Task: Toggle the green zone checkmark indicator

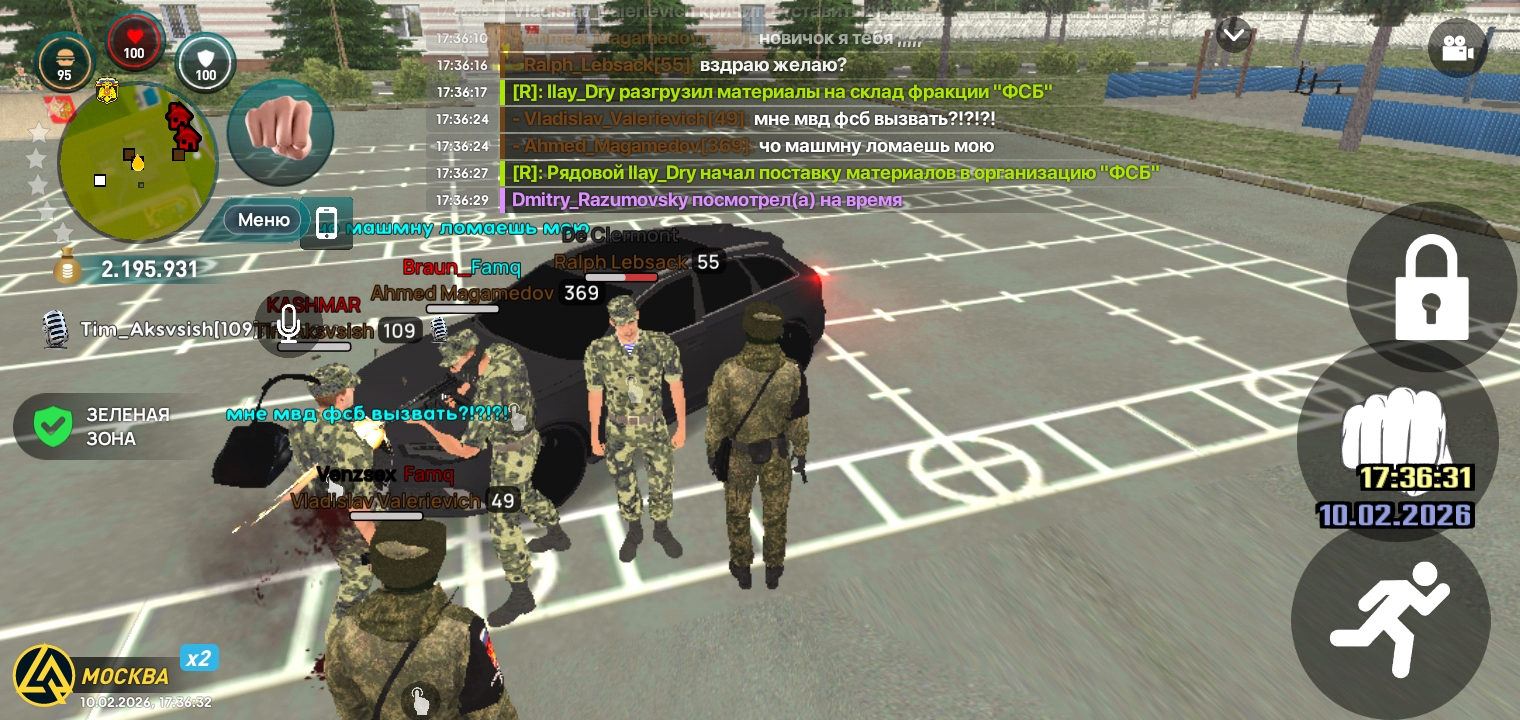Action: pyautogui.click(x=52, y=425)
